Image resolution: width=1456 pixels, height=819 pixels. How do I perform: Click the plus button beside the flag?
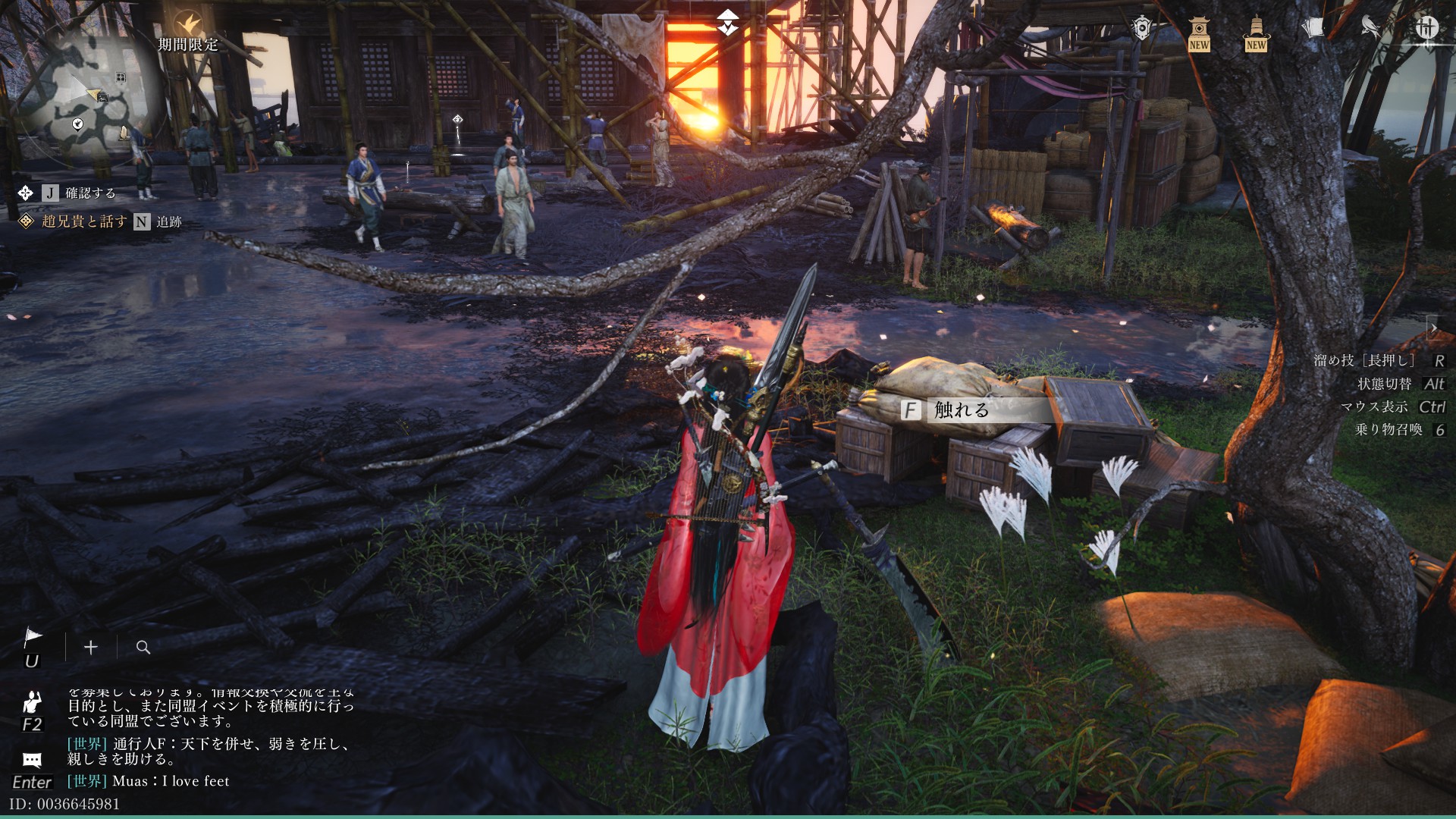tap(91, 647)
